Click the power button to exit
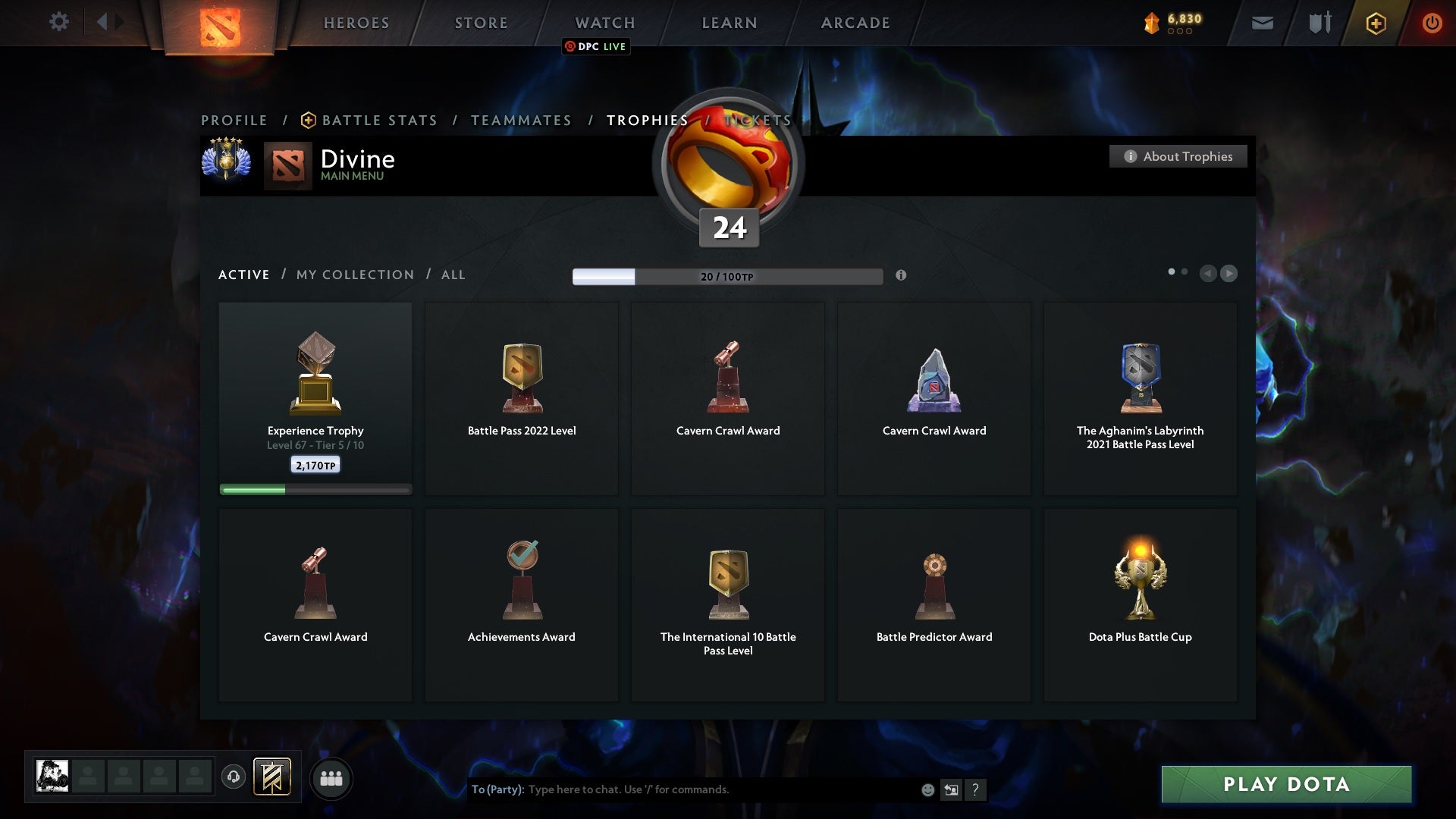This screenshot has width=1456, height=819. pyautogui.click(x=1432, y=23)
